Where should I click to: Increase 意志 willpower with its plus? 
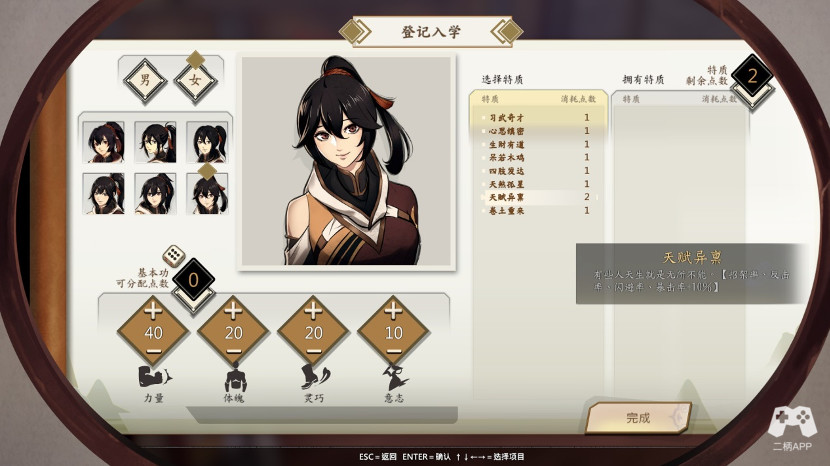coord(393,310)
